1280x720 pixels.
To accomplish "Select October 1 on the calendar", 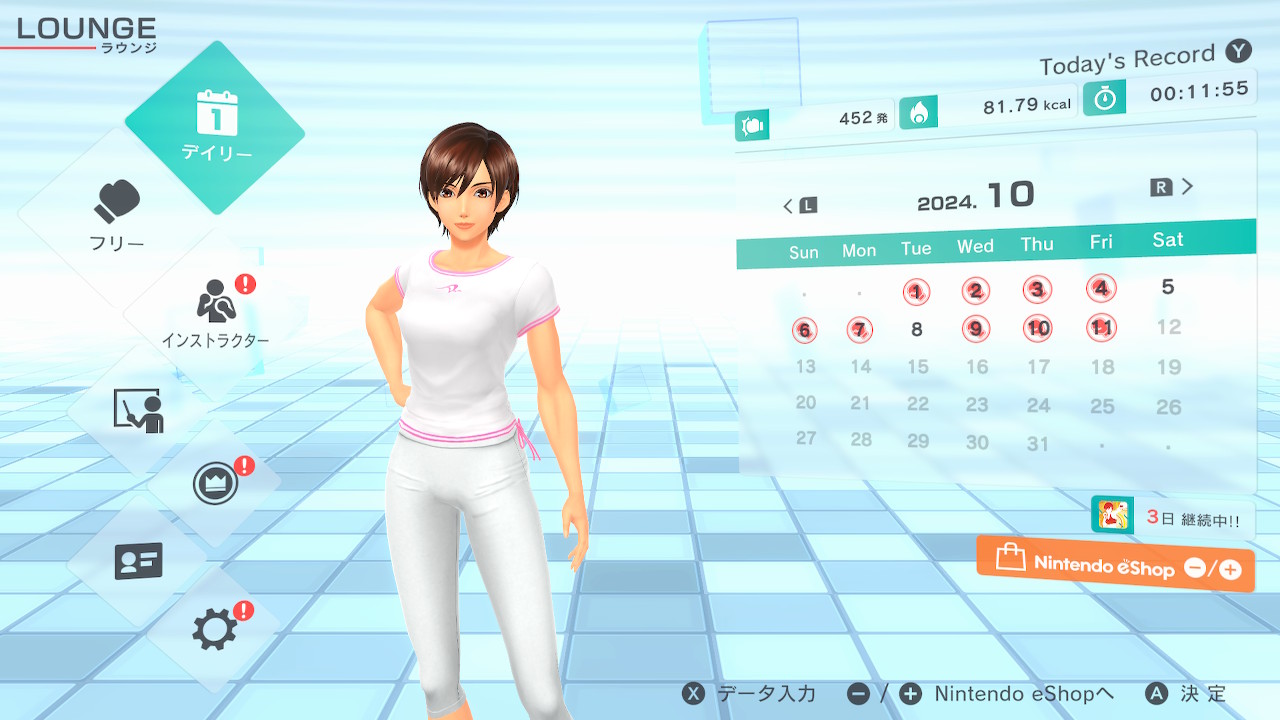I will click(916, 292).
